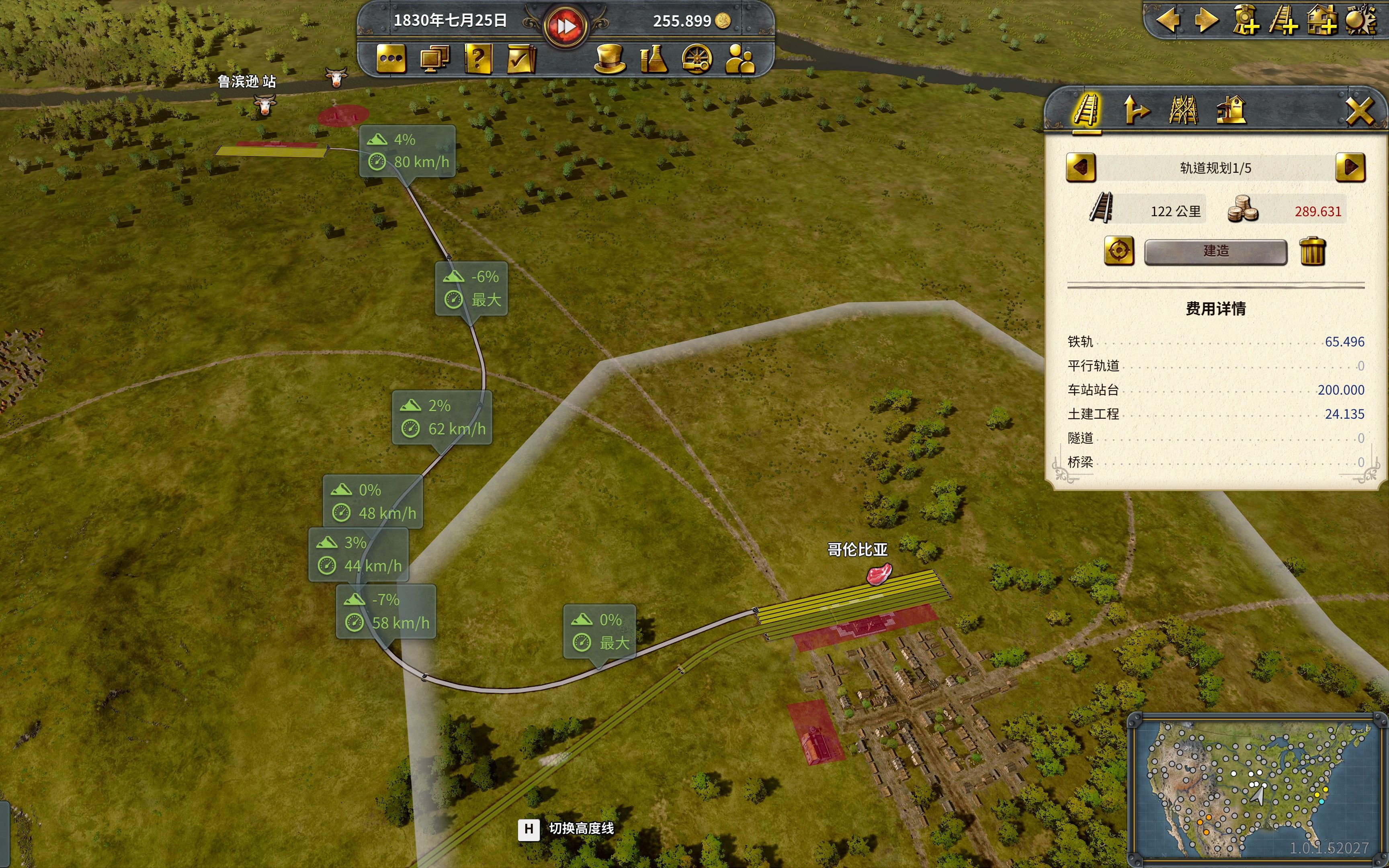Show the checklist tasks icon
The width and height of the screenshot is (1389, 868).
pos(521,59)
